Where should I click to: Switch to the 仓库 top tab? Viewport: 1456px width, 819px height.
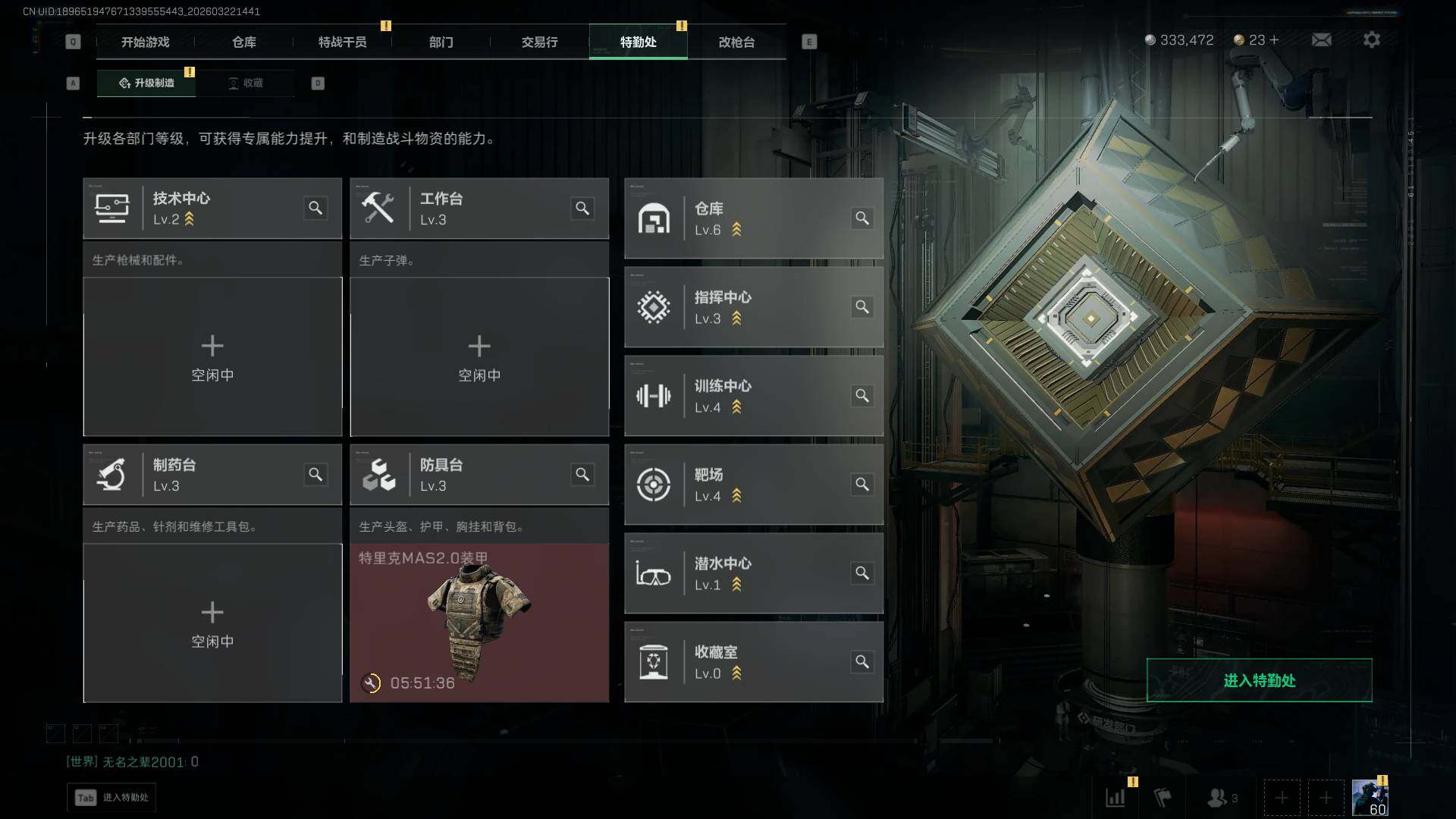[243, 42]
